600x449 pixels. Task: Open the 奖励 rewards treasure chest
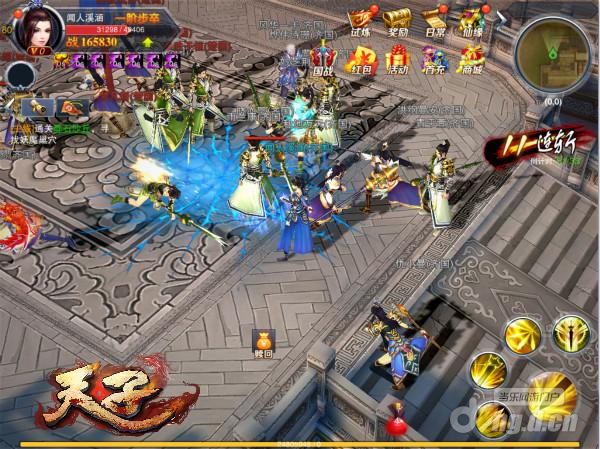point(396,23)
